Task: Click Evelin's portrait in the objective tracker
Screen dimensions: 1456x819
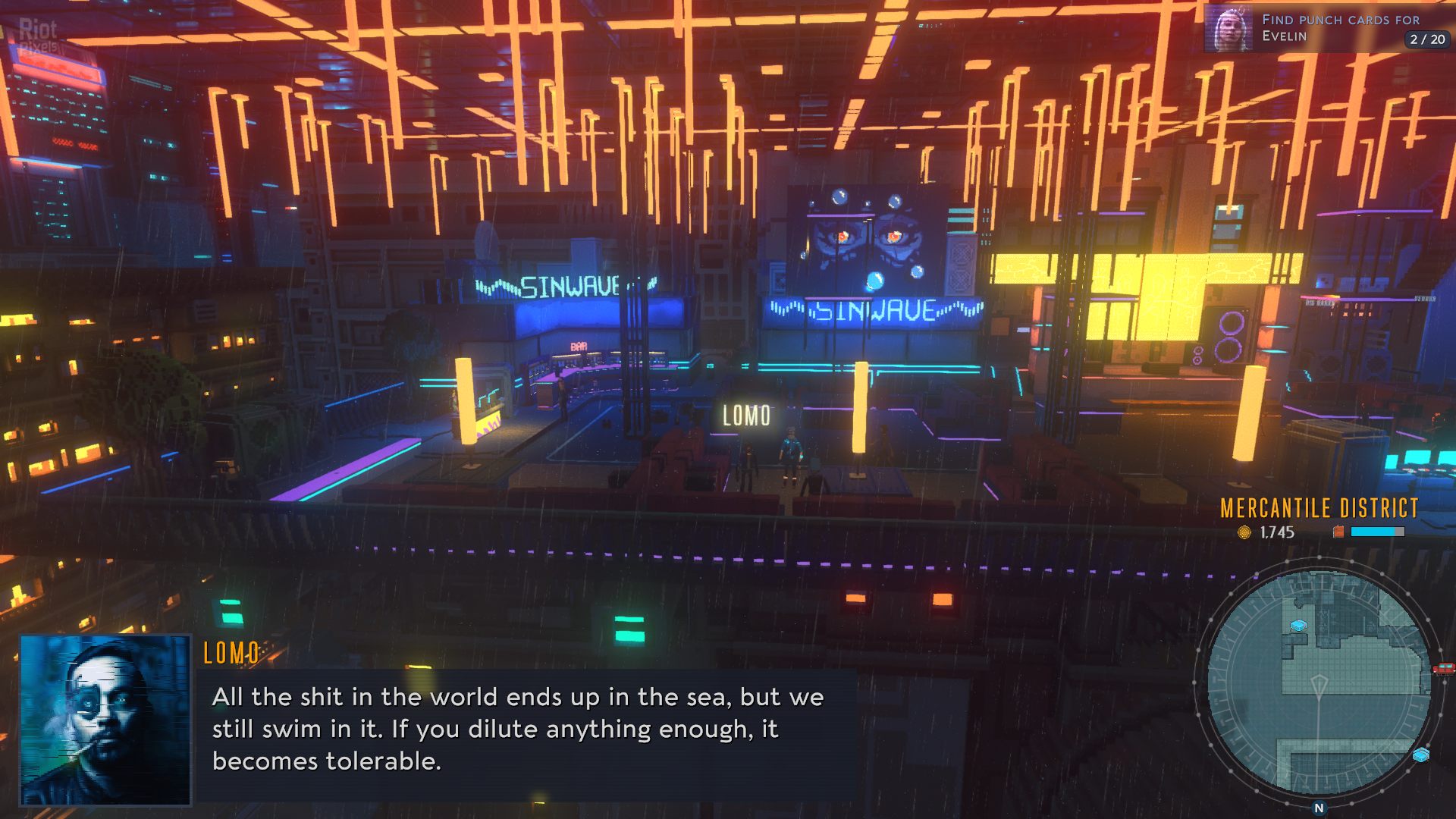Action: pos(1228,30)
